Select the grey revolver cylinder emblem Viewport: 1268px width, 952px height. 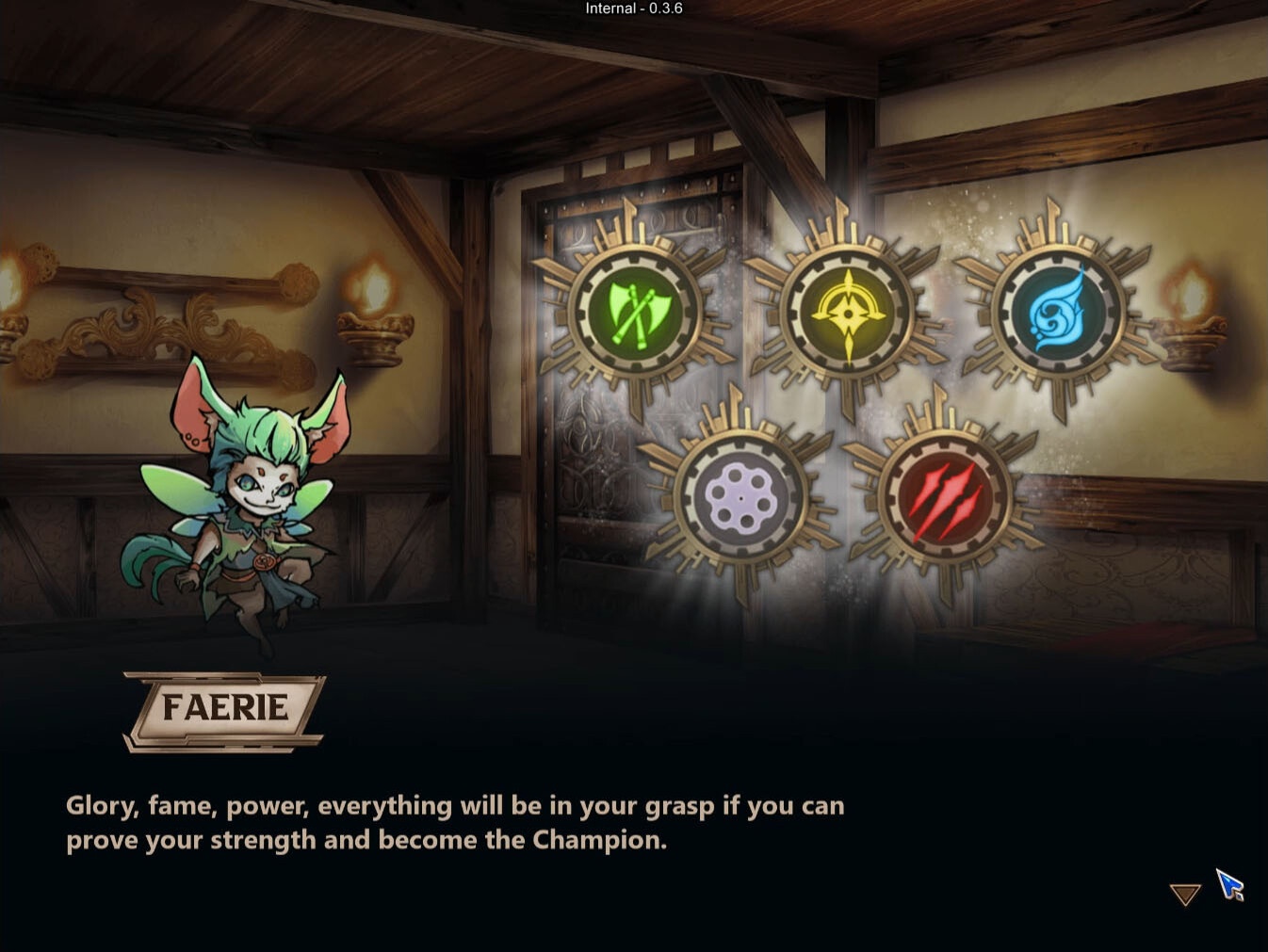pos(740,498)
